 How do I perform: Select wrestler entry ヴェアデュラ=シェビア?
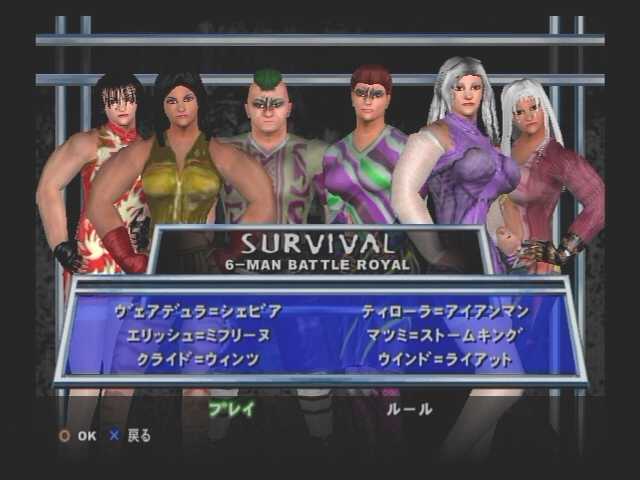[199, 311]
